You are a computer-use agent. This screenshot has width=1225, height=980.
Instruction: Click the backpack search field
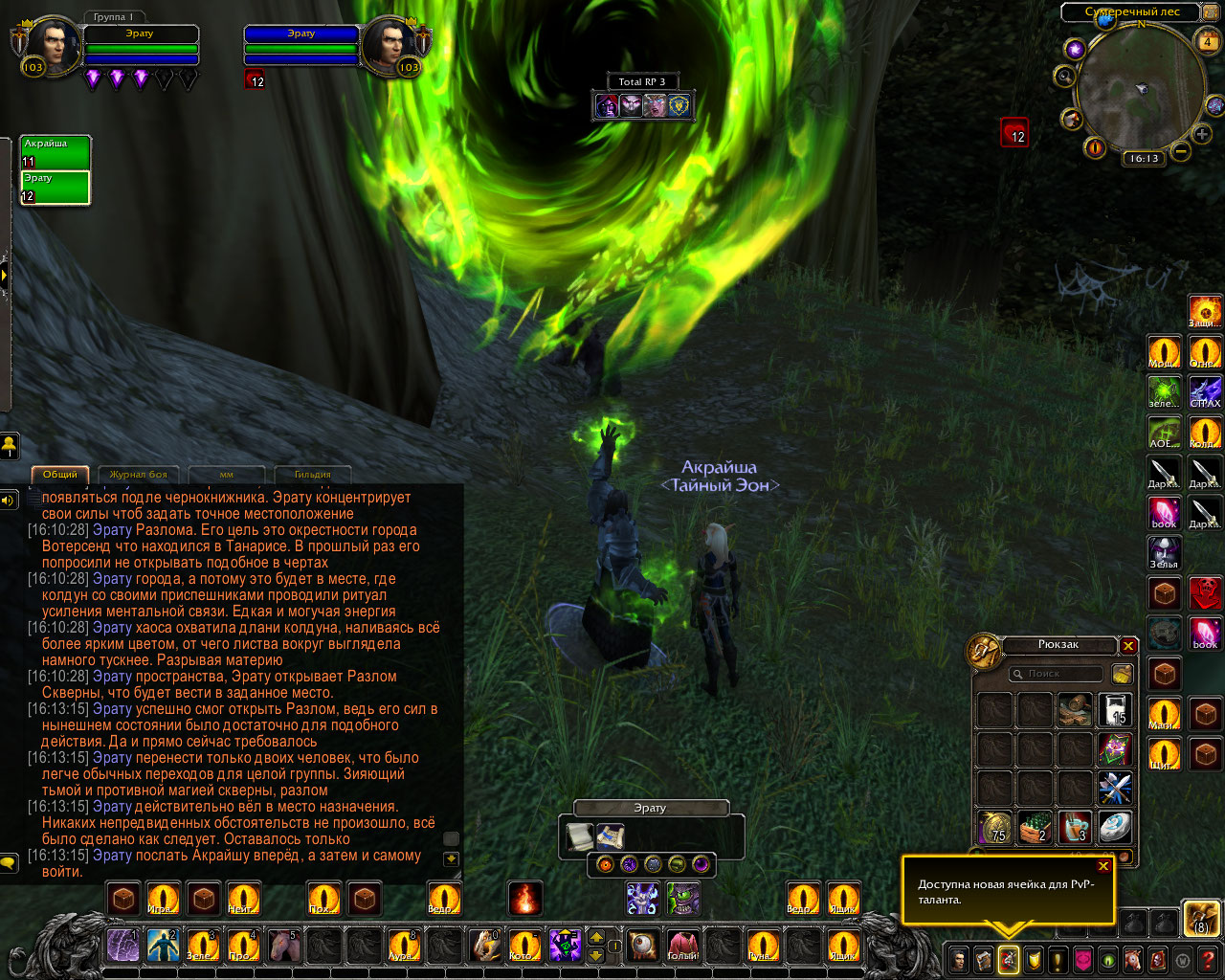pos(1057,674)
